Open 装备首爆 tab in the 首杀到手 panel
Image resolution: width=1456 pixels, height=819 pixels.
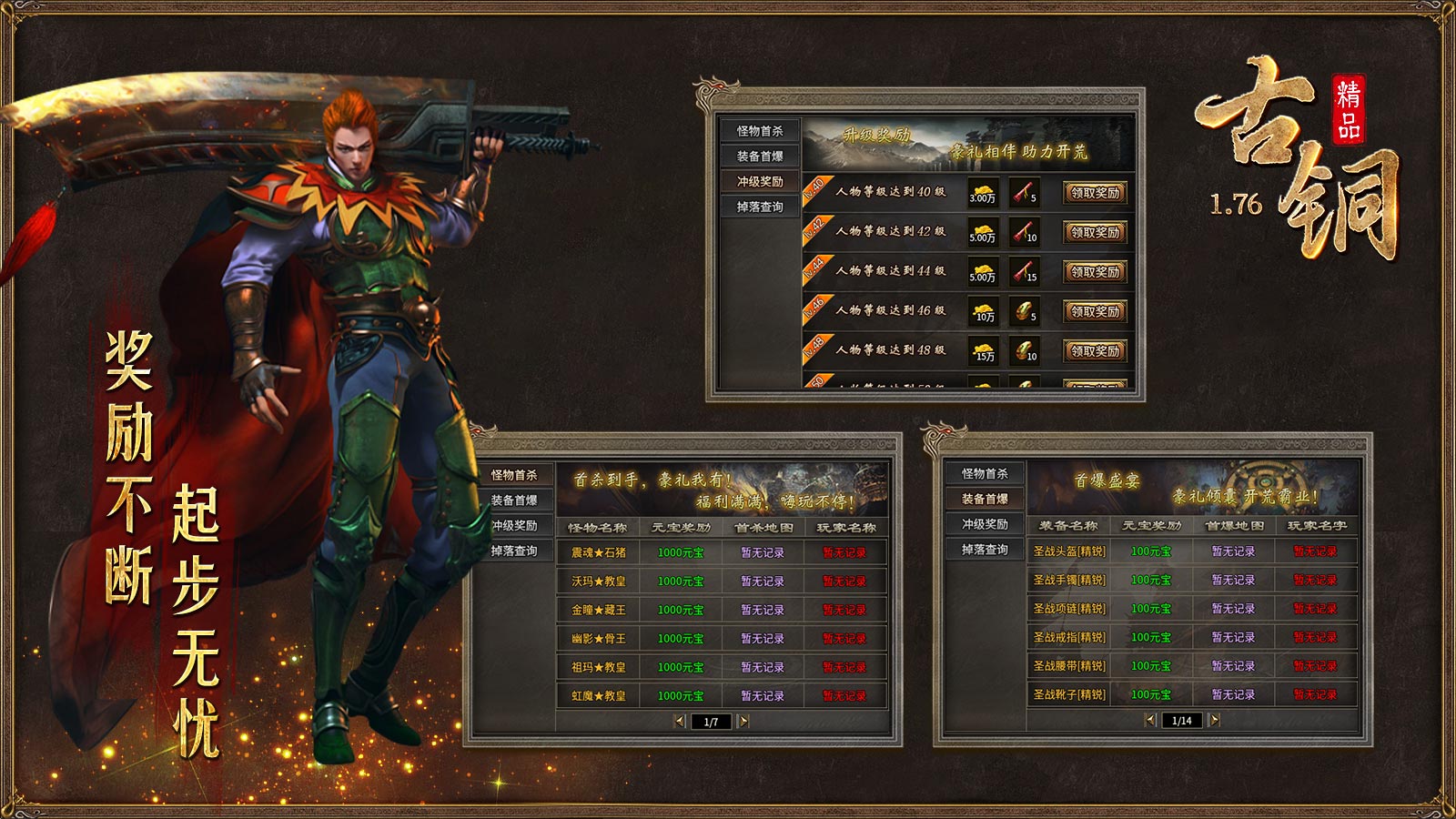point(514,500)
